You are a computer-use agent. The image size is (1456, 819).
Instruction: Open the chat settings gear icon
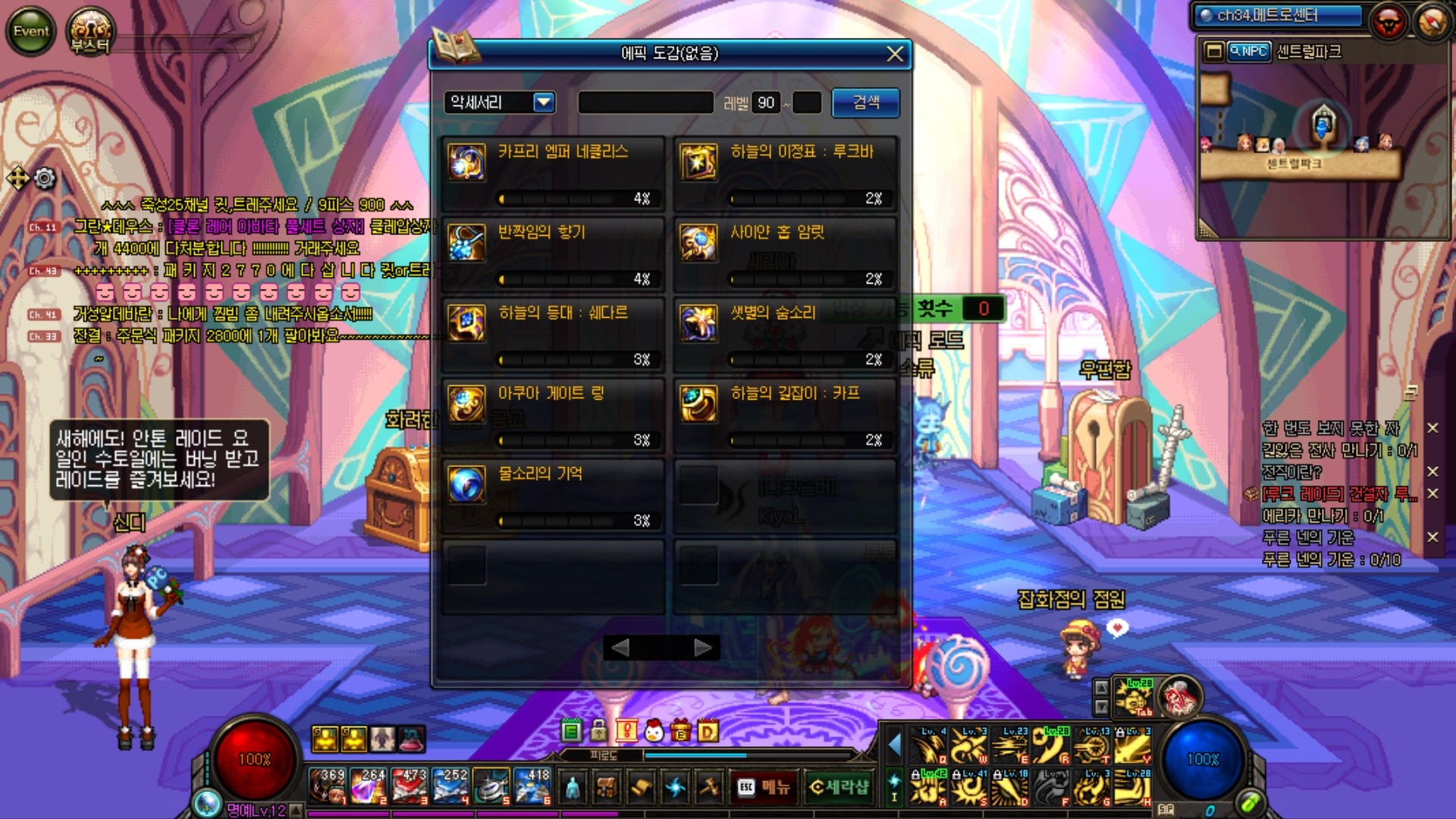45,178
